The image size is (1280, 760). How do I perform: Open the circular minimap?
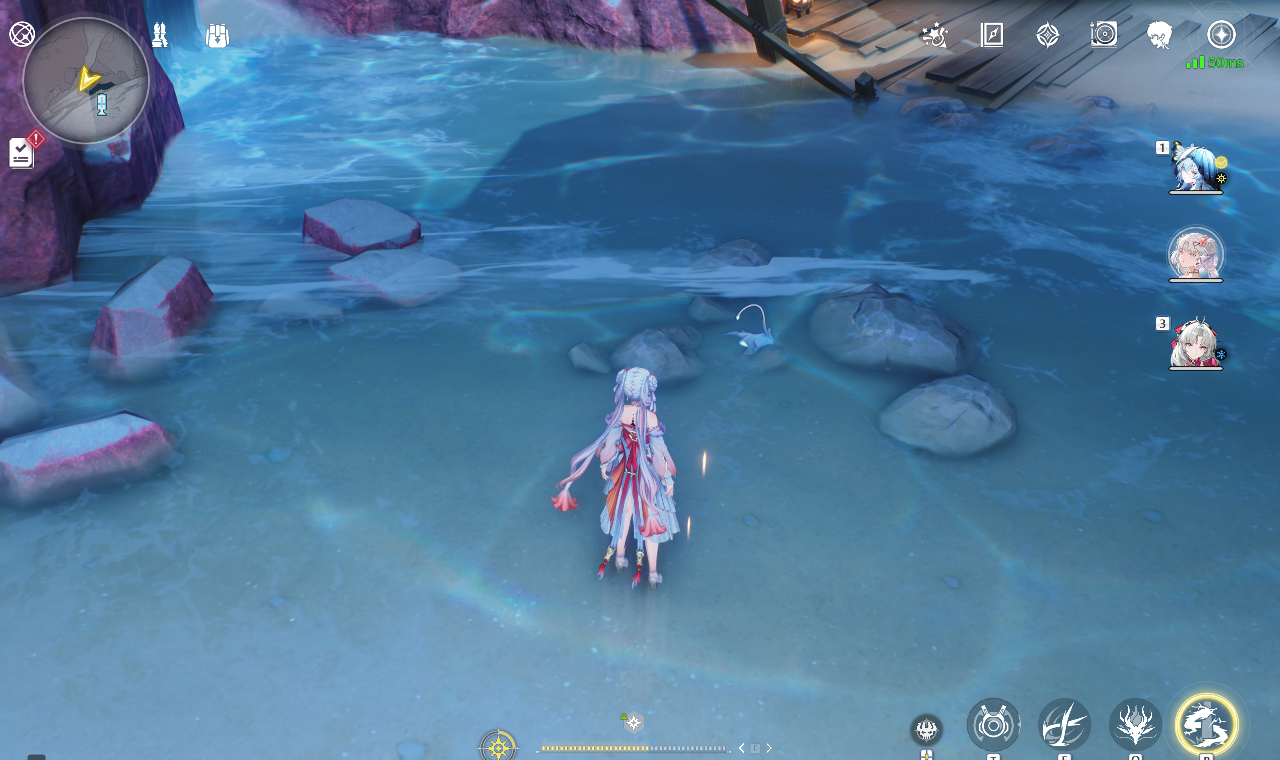click(x=86, y=80)
